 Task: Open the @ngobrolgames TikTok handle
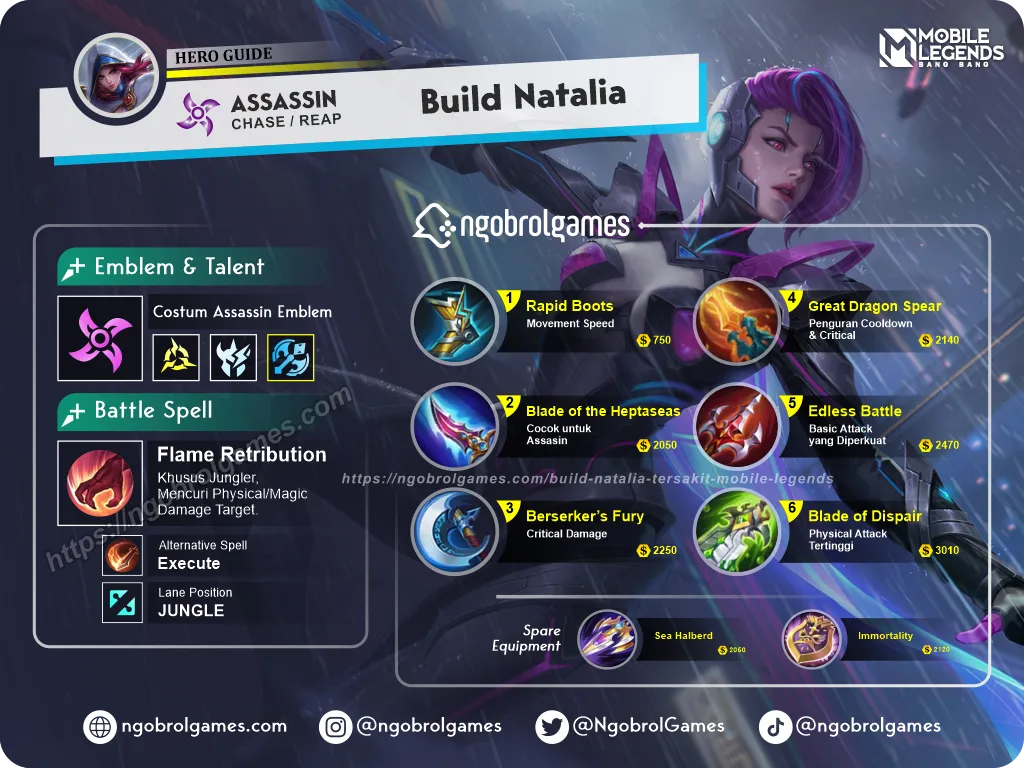tap(850, 726)
